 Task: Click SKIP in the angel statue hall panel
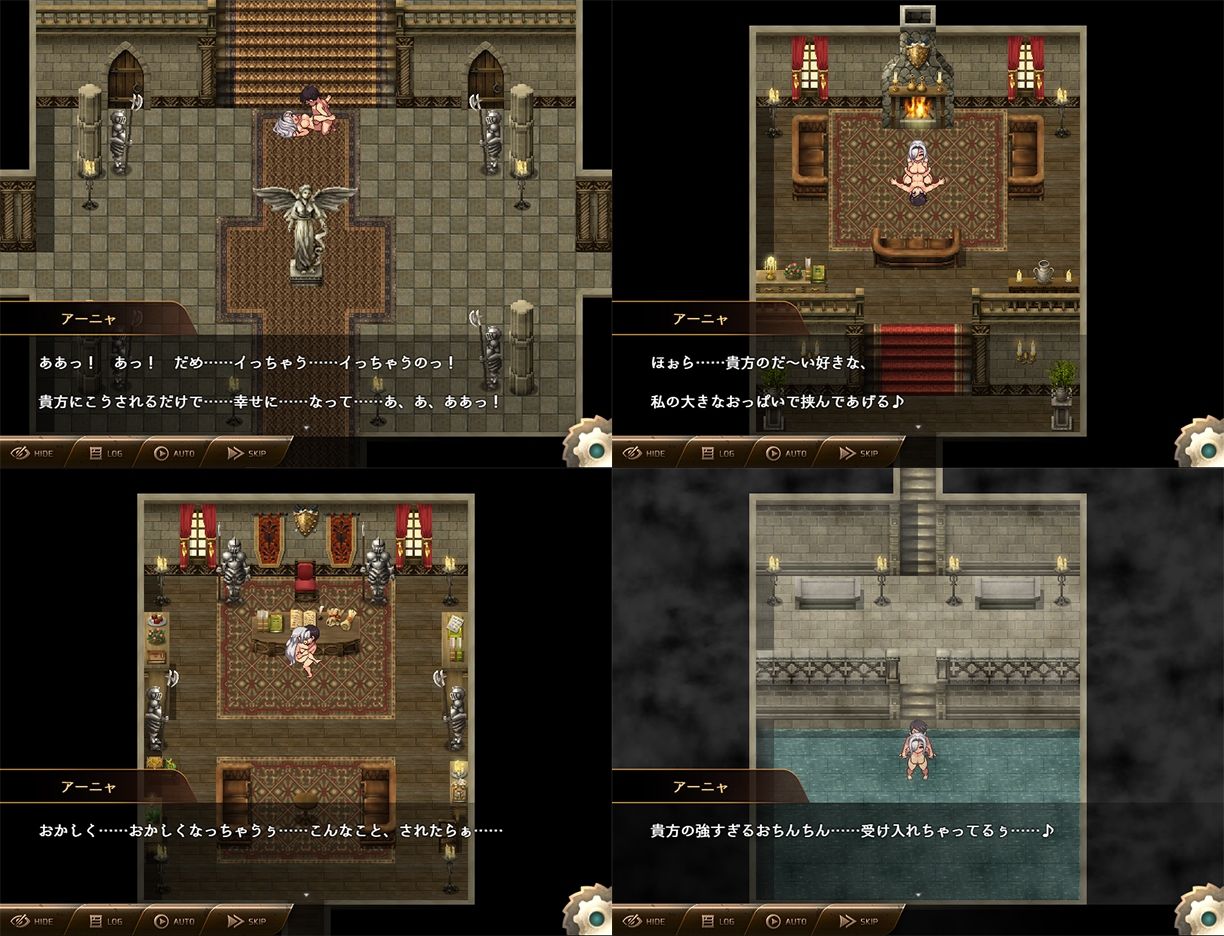[x=248, y=453]
